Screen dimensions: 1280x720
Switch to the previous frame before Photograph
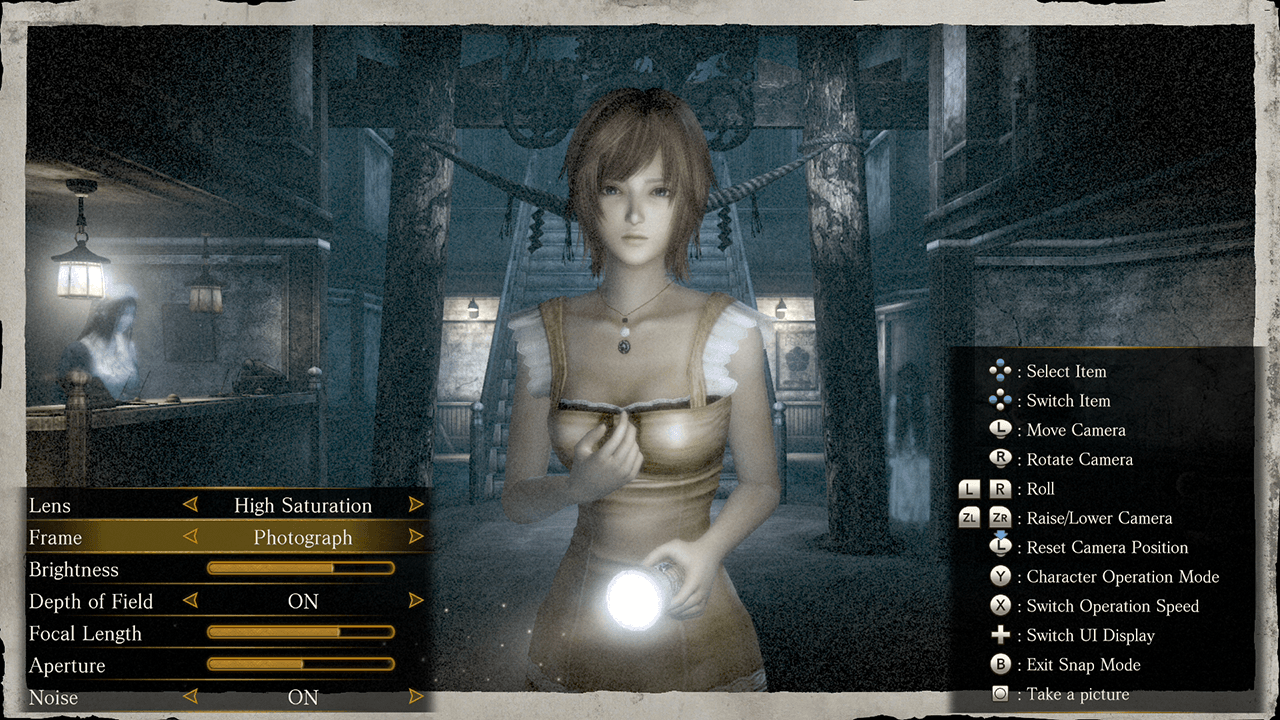tap(190, 537)
